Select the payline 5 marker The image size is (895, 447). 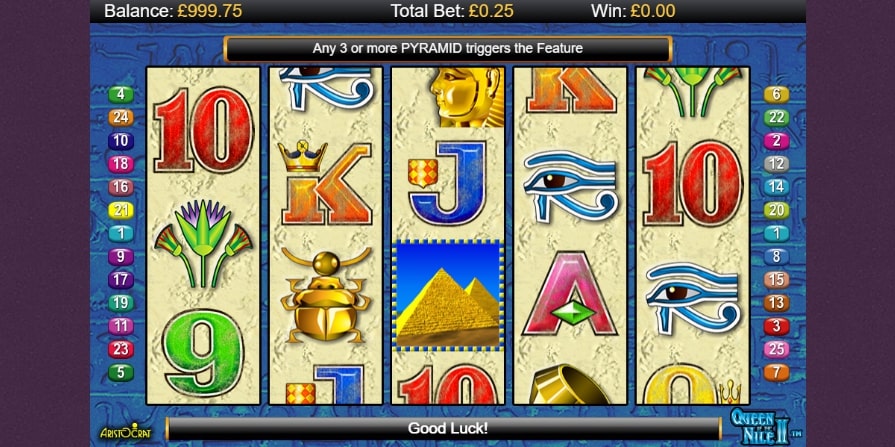coord(121,372)
